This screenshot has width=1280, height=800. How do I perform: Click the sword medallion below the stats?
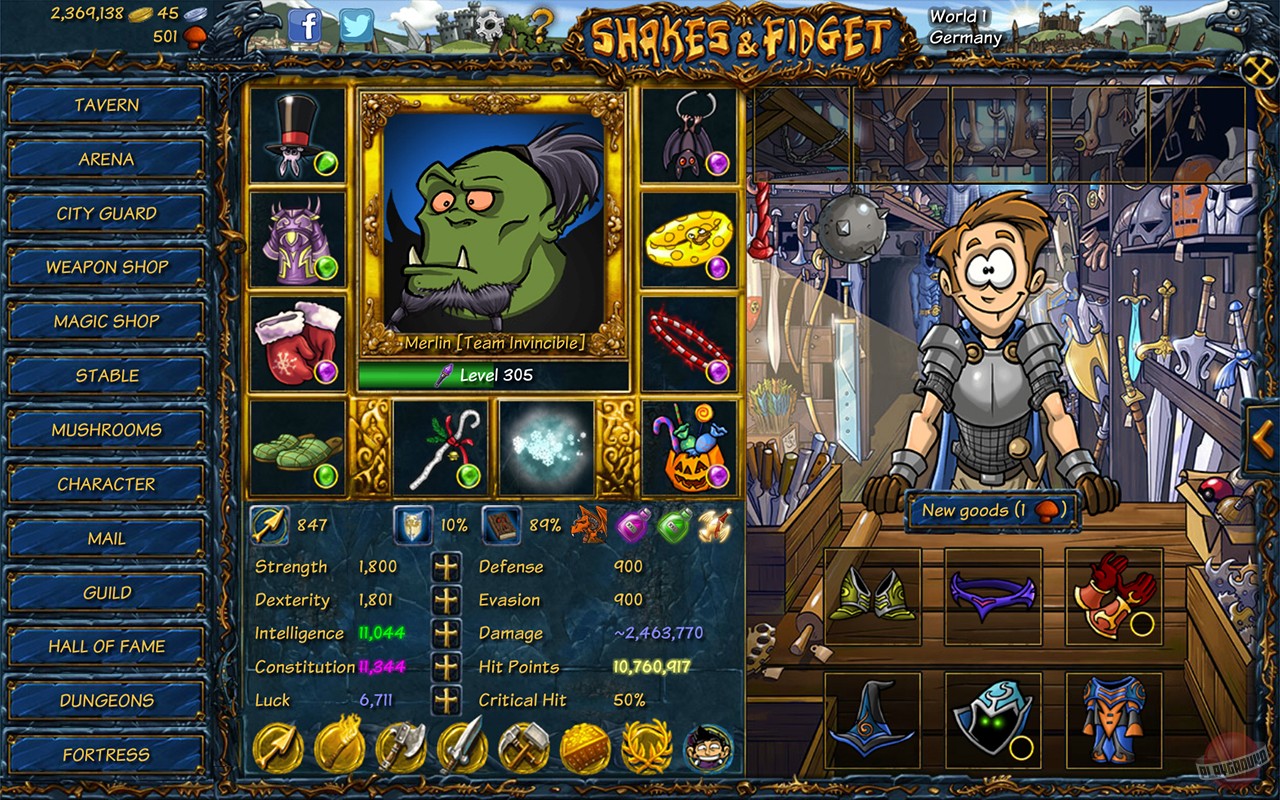pos(464,745)
